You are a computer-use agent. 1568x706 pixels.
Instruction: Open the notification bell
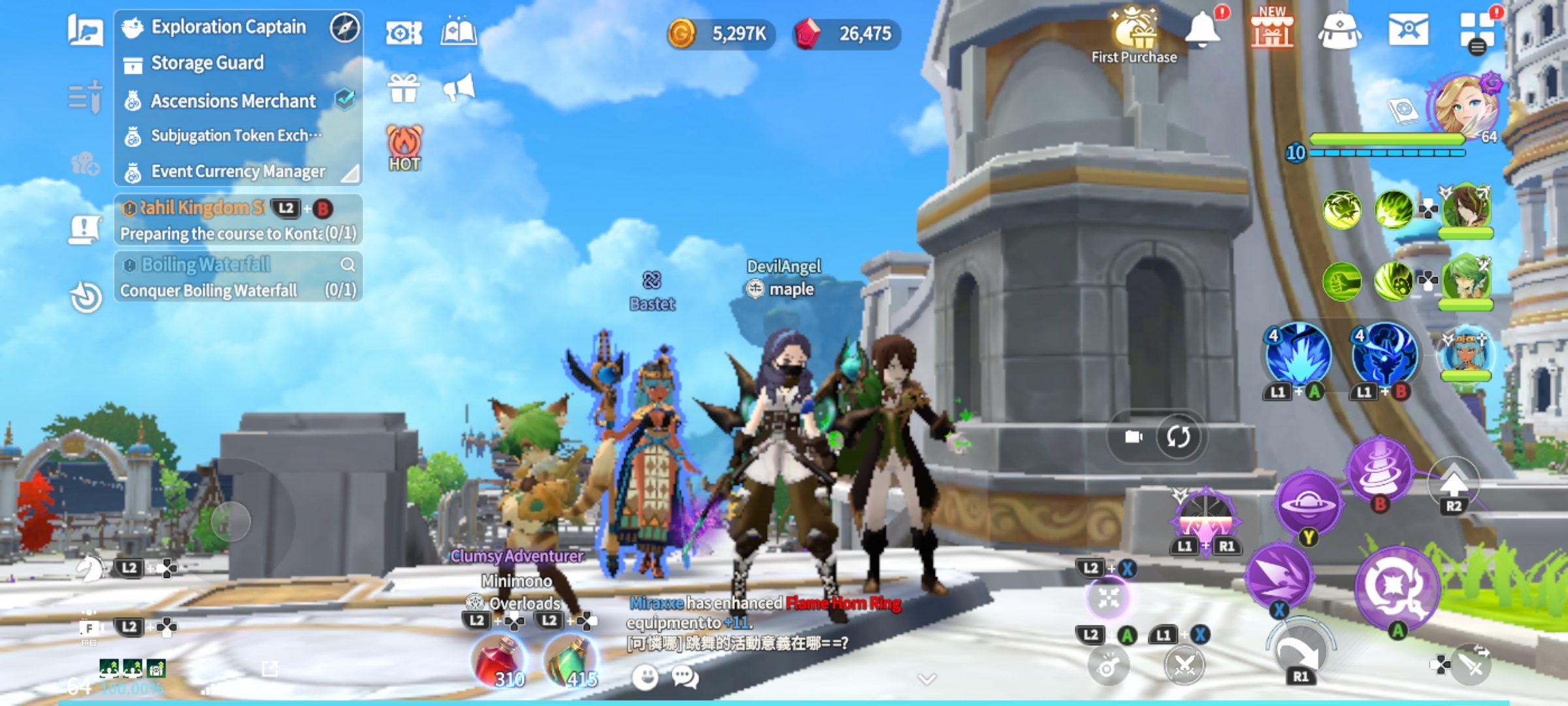pos(1202,30)
